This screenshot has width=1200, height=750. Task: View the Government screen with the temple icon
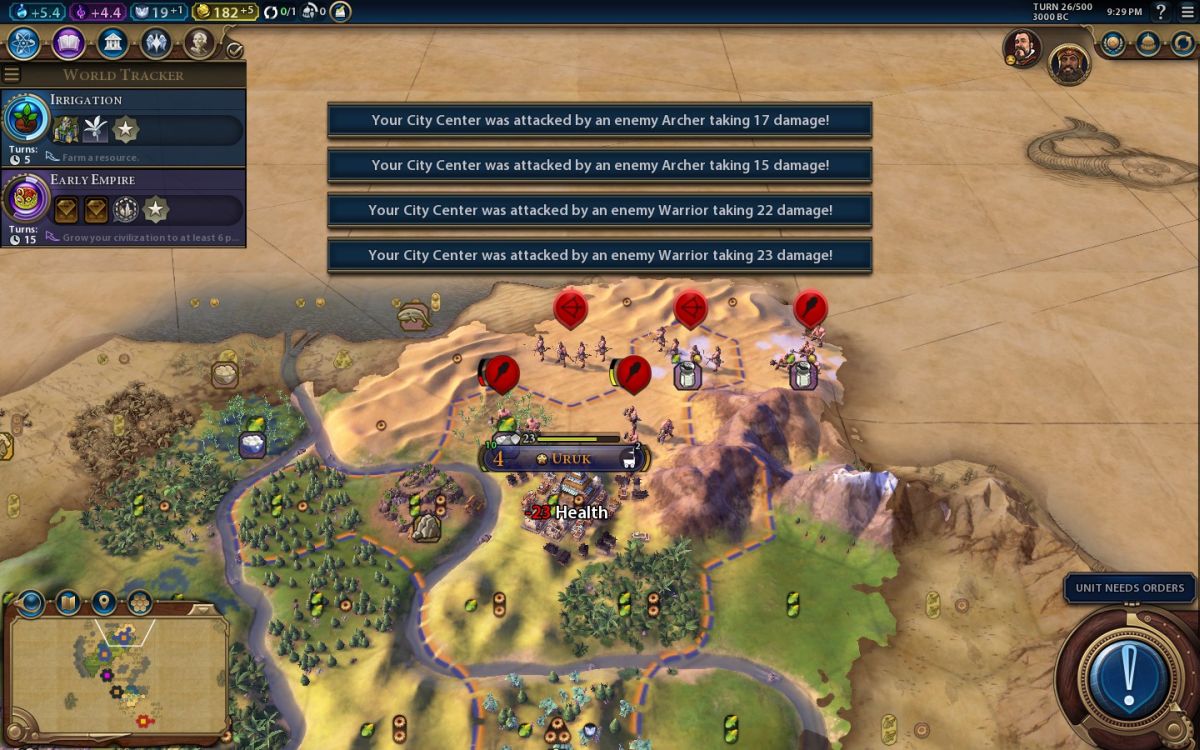[x=113, y=43]
